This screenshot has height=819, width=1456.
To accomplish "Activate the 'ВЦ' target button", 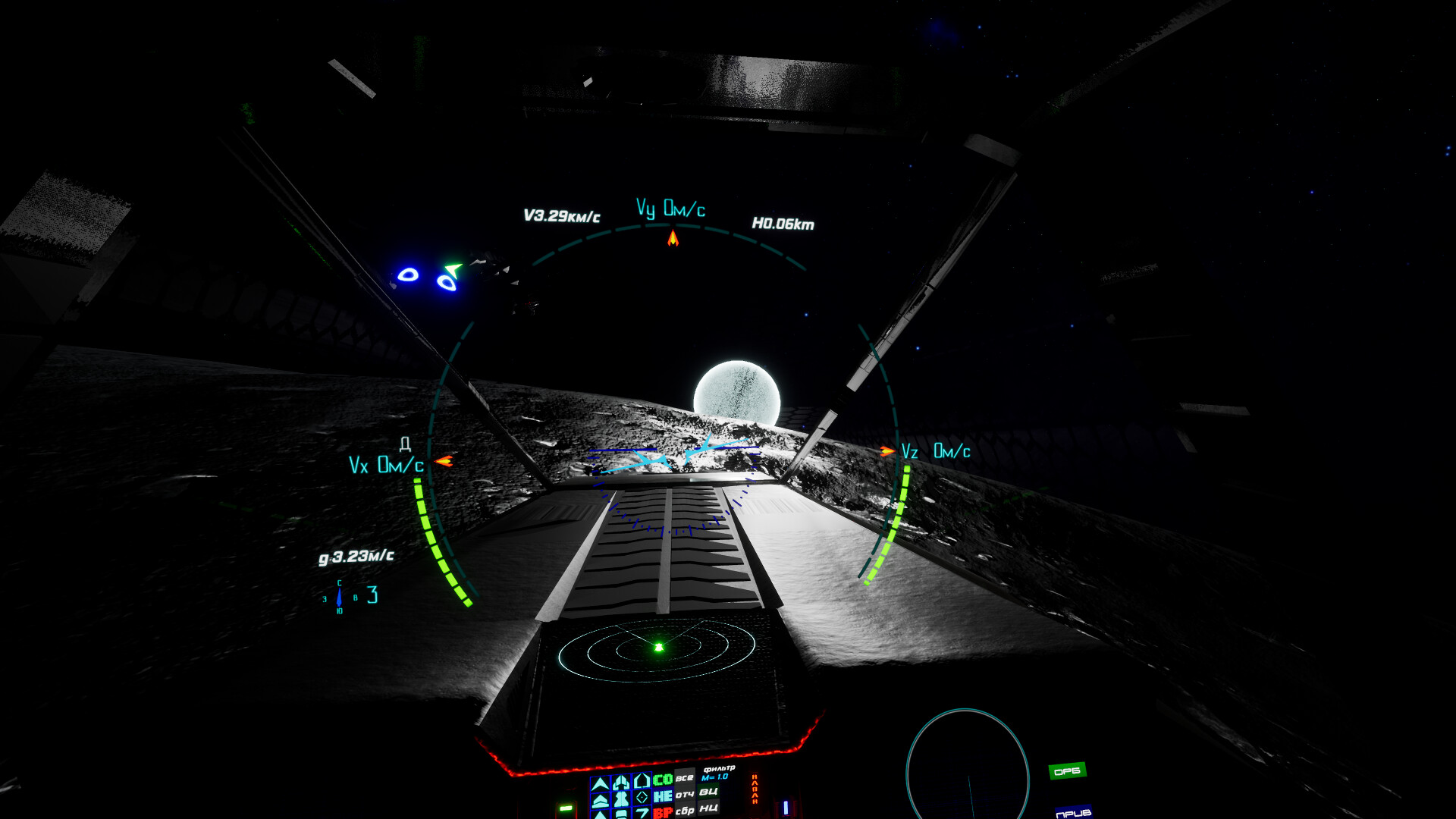I will tap(708, 792).
